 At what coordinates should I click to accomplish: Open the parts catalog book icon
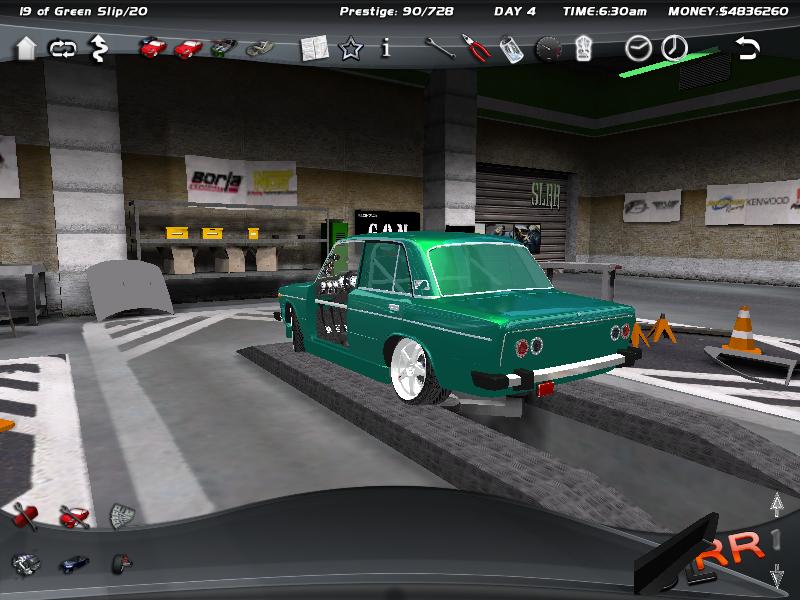pos(314,48)
